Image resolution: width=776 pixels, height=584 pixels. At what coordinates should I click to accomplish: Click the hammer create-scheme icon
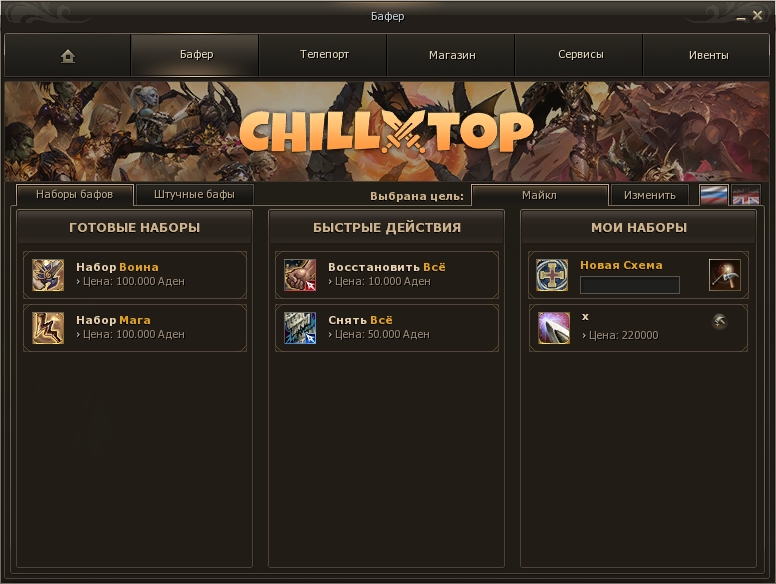point(724,274)
